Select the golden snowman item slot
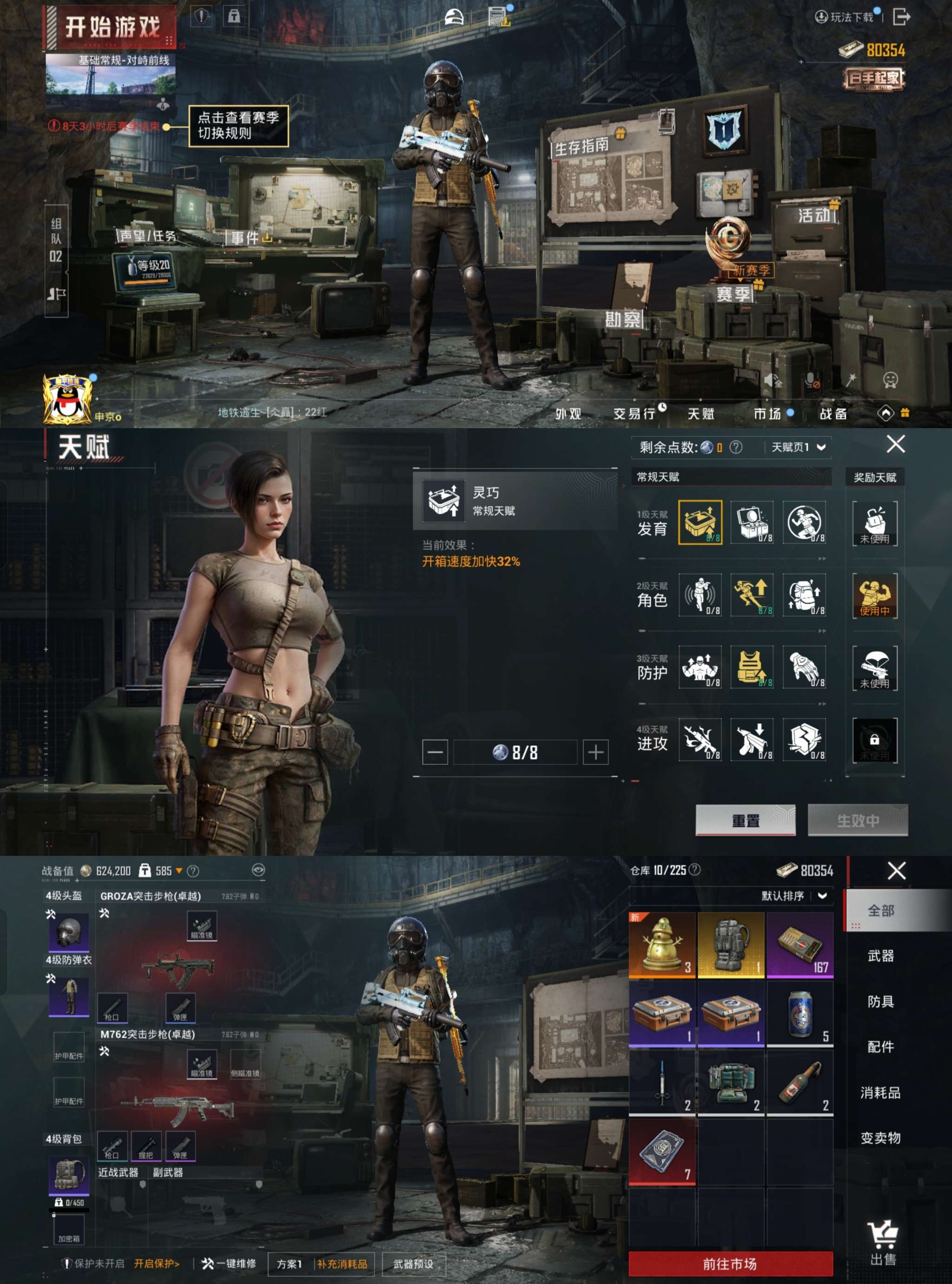 pyautogui.click(x=661, y=945)
